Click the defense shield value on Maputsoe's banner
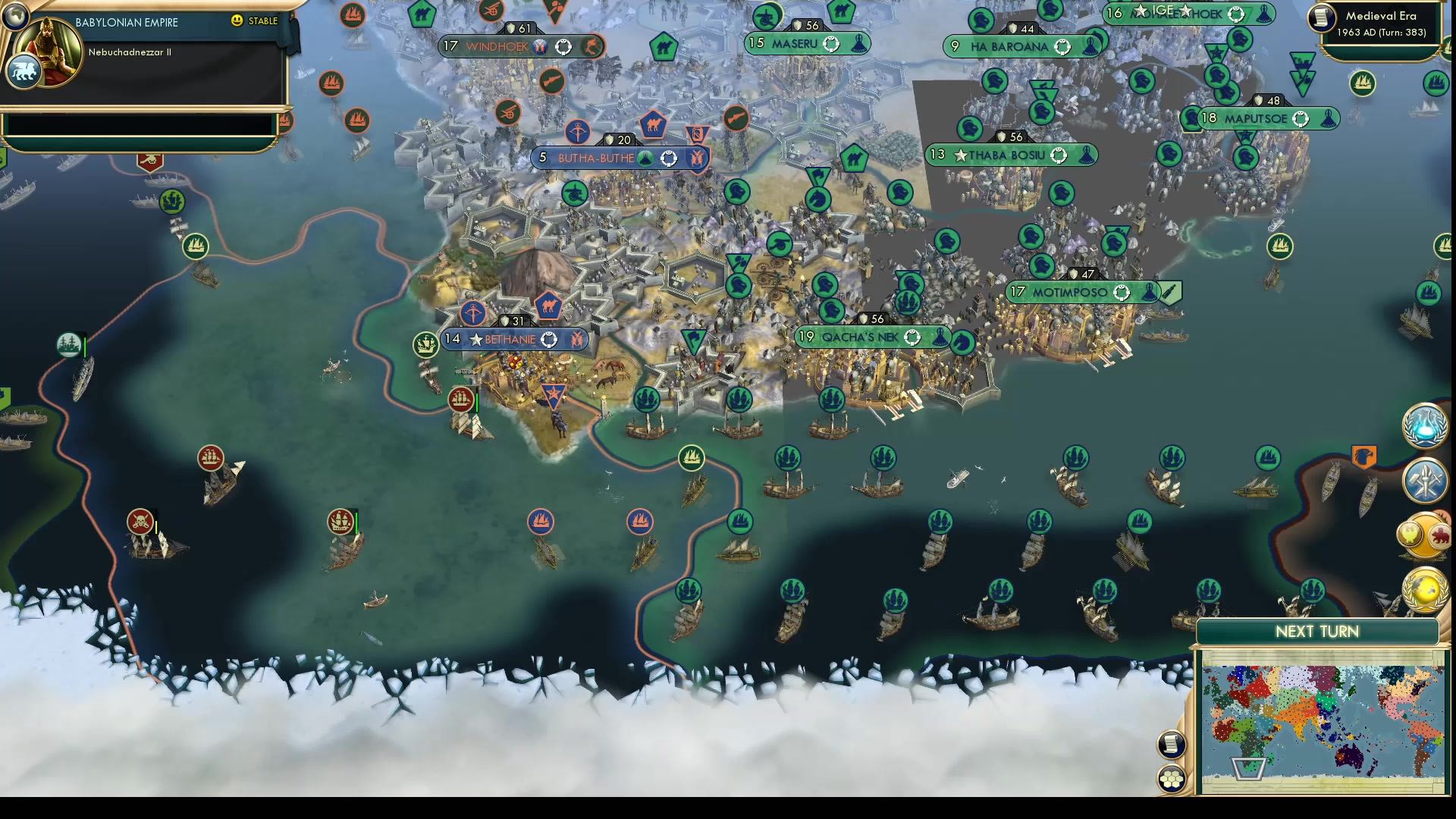Viewport: 1456px width, 819px height. point(1269,99)
